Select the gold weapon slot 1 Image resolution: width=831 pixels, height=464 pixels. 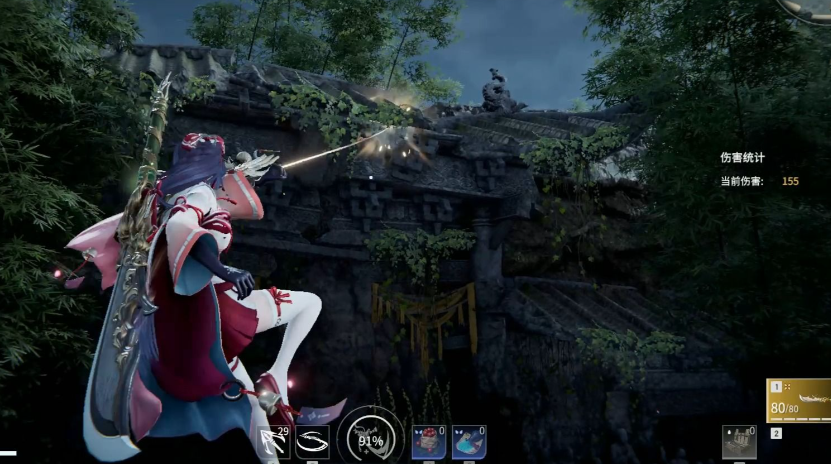point(798,400)
